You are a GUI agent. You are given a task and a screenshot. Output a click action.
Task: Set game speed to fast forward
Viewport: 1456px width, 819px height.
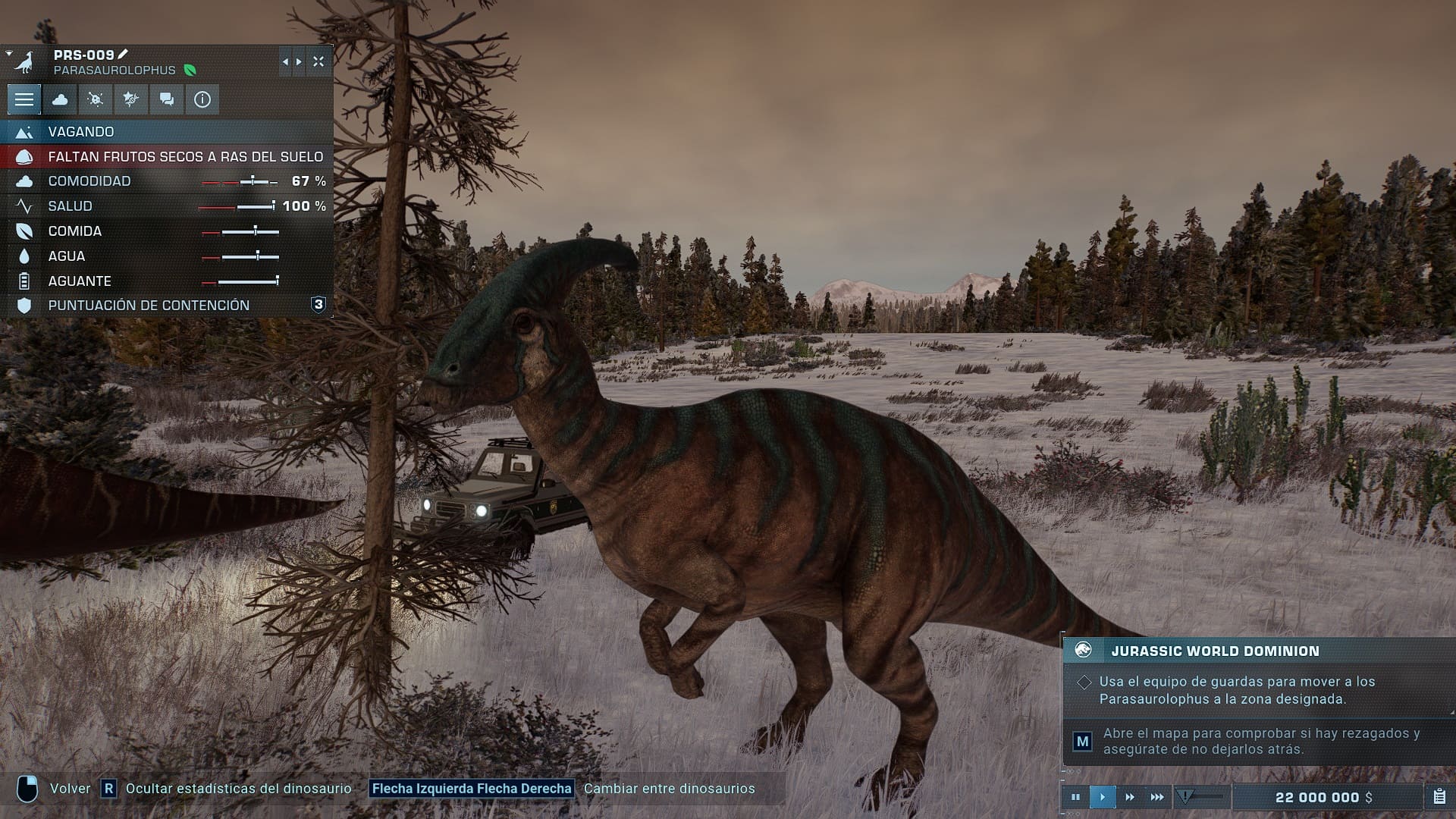click(x=1130, y=797)
